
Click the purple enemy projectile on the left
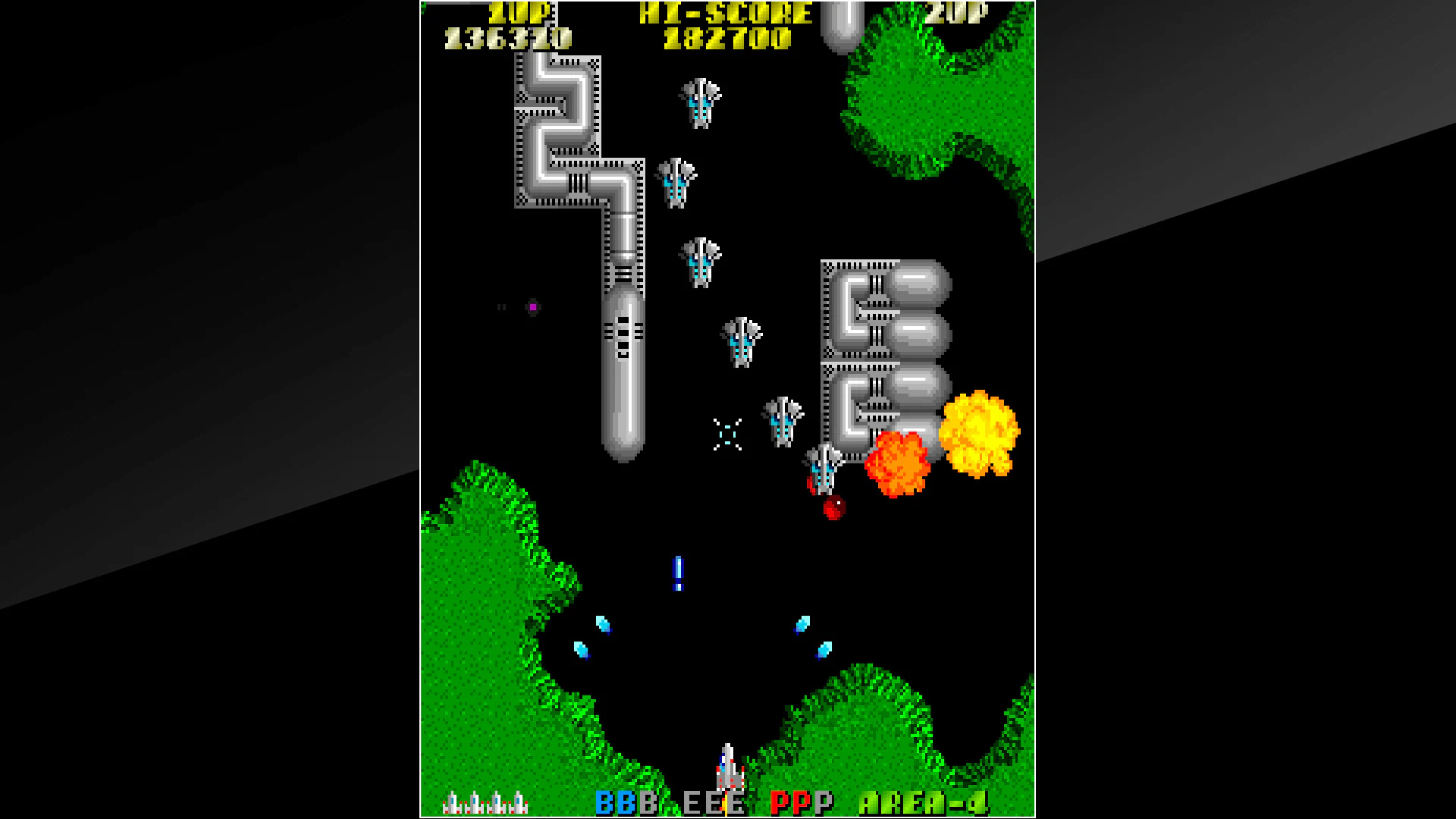click(x=533, y=305)
